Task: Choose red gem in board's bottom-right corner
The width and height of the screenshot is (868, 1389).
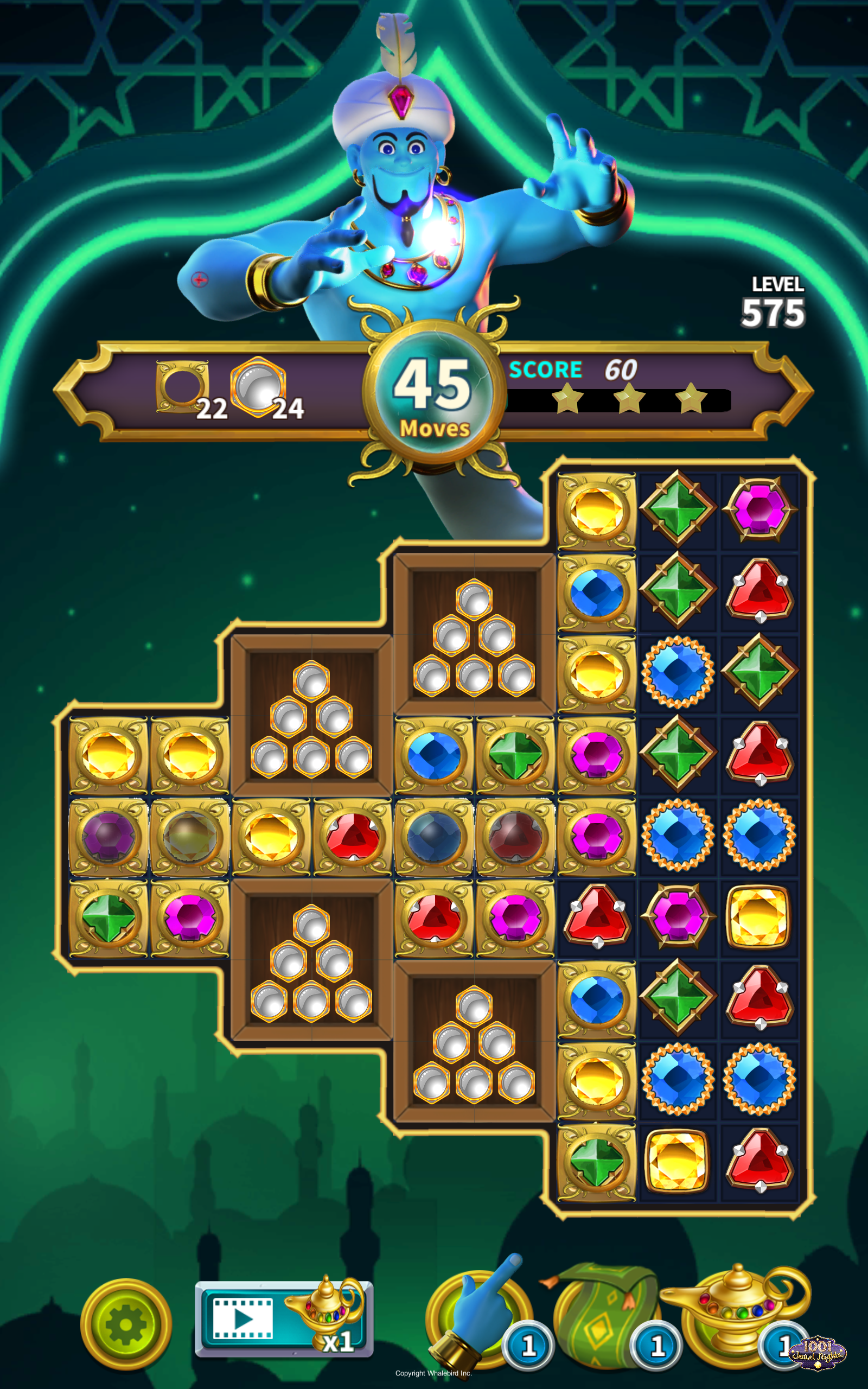Action: [x=759, y=1161]
